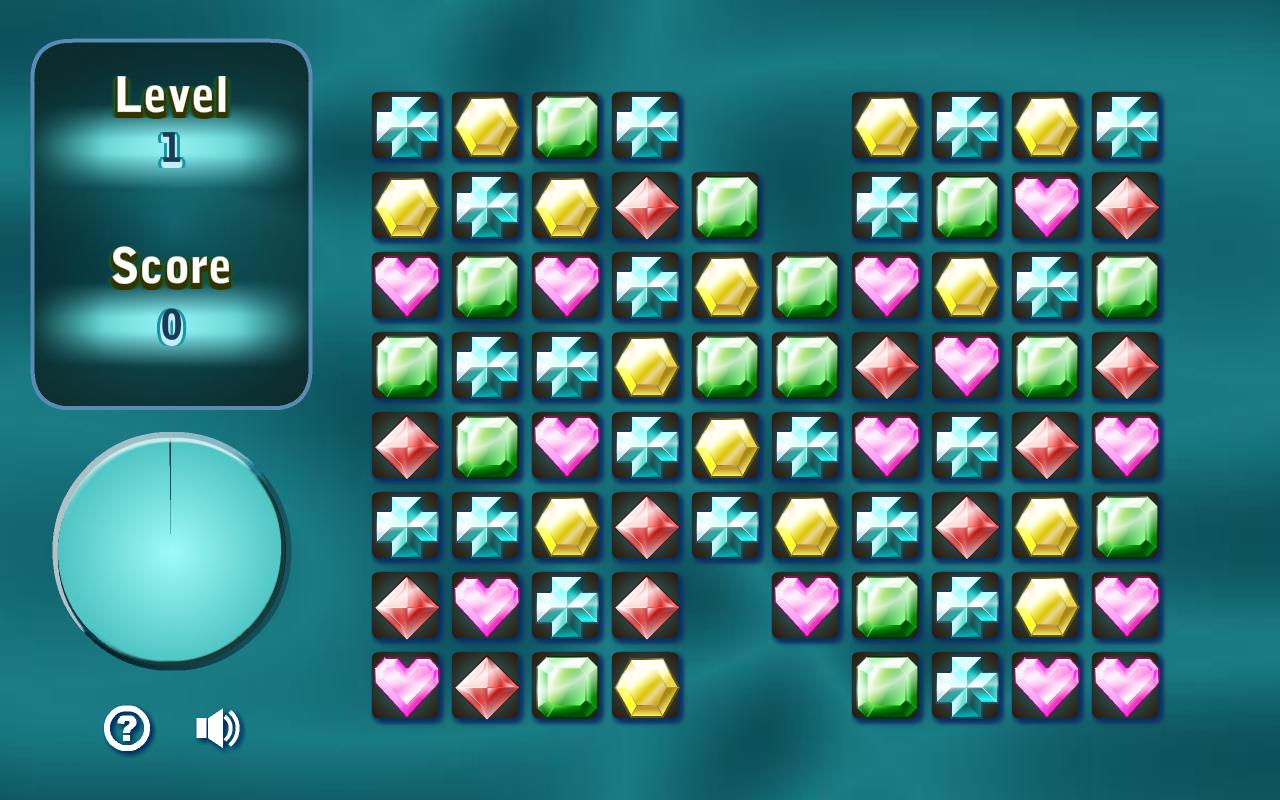Mute the game sound using the speaker icon
1280x800 pixels.
[218, 727]
